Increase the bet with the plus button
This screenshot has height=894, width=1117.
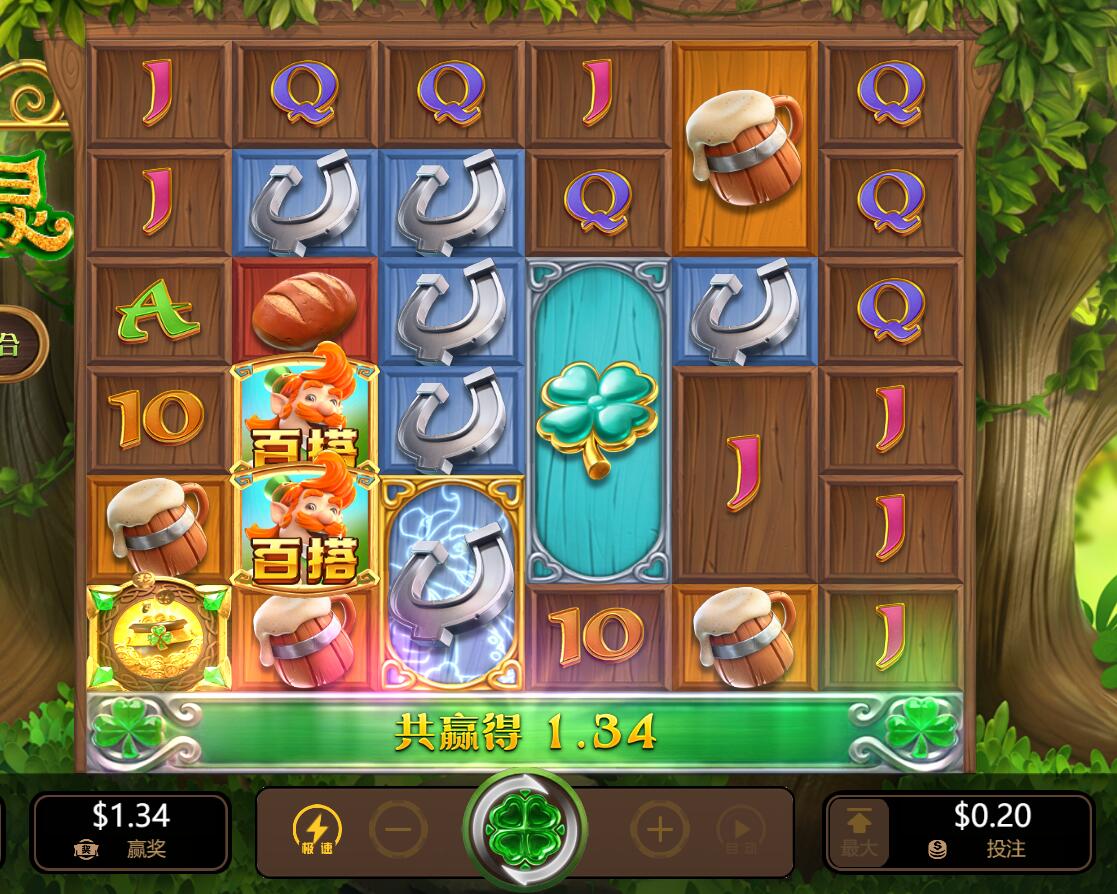(x=659, y=830)
